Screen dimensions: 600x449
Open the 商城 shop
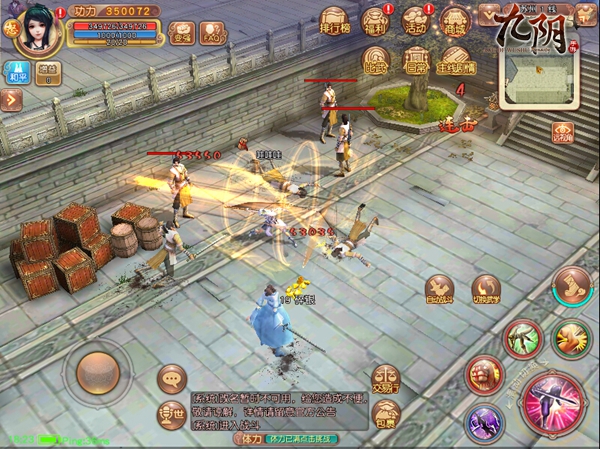(455, 22)
